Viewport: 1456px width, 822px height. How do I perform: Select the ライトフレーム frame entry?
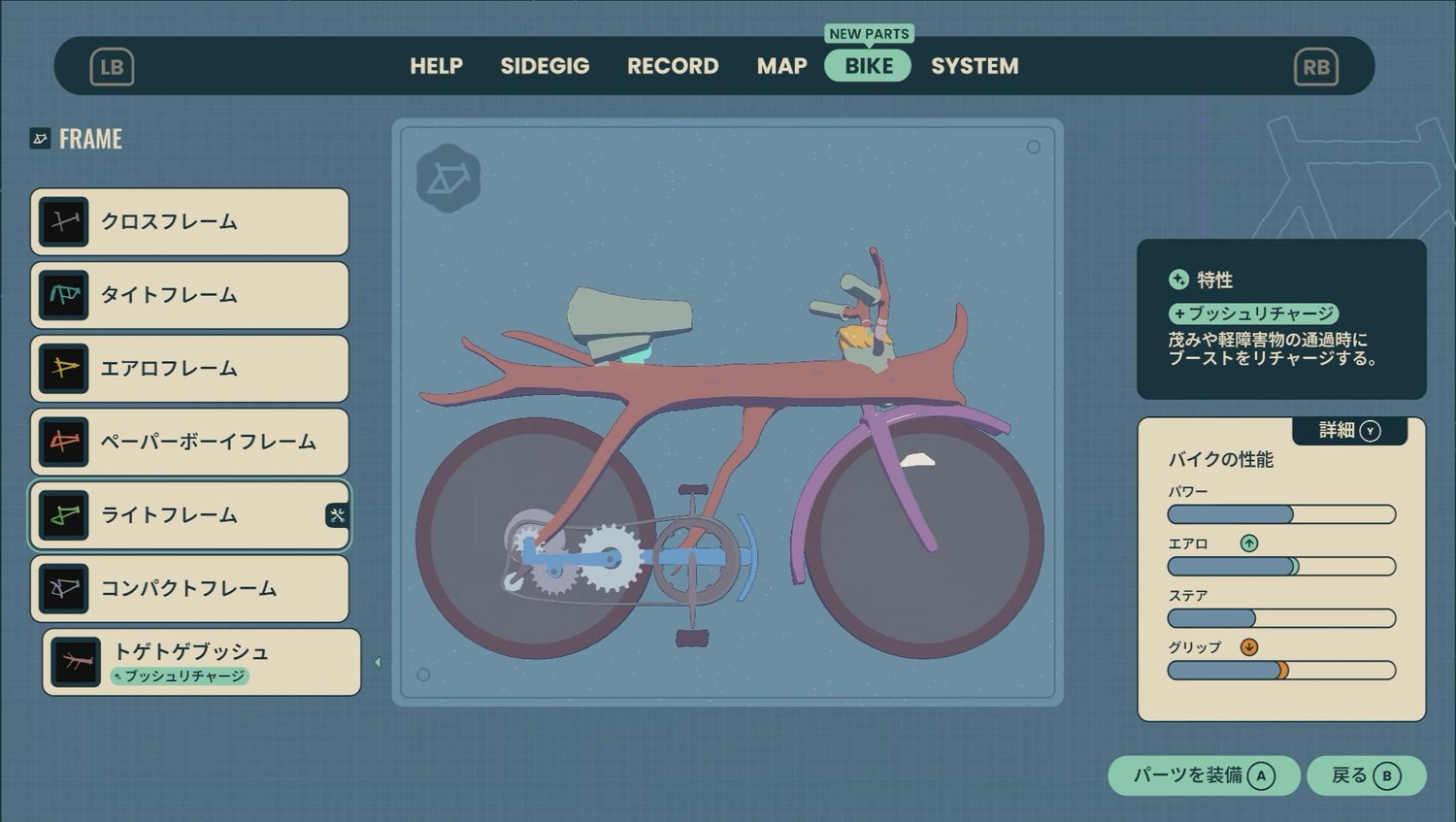coord(189,515)
